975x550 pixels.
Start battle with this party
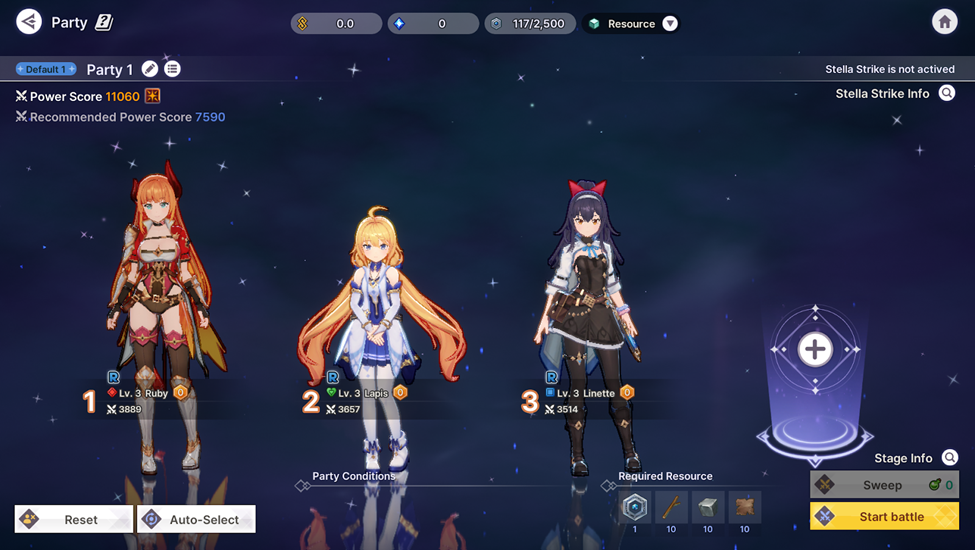(884, 516)
